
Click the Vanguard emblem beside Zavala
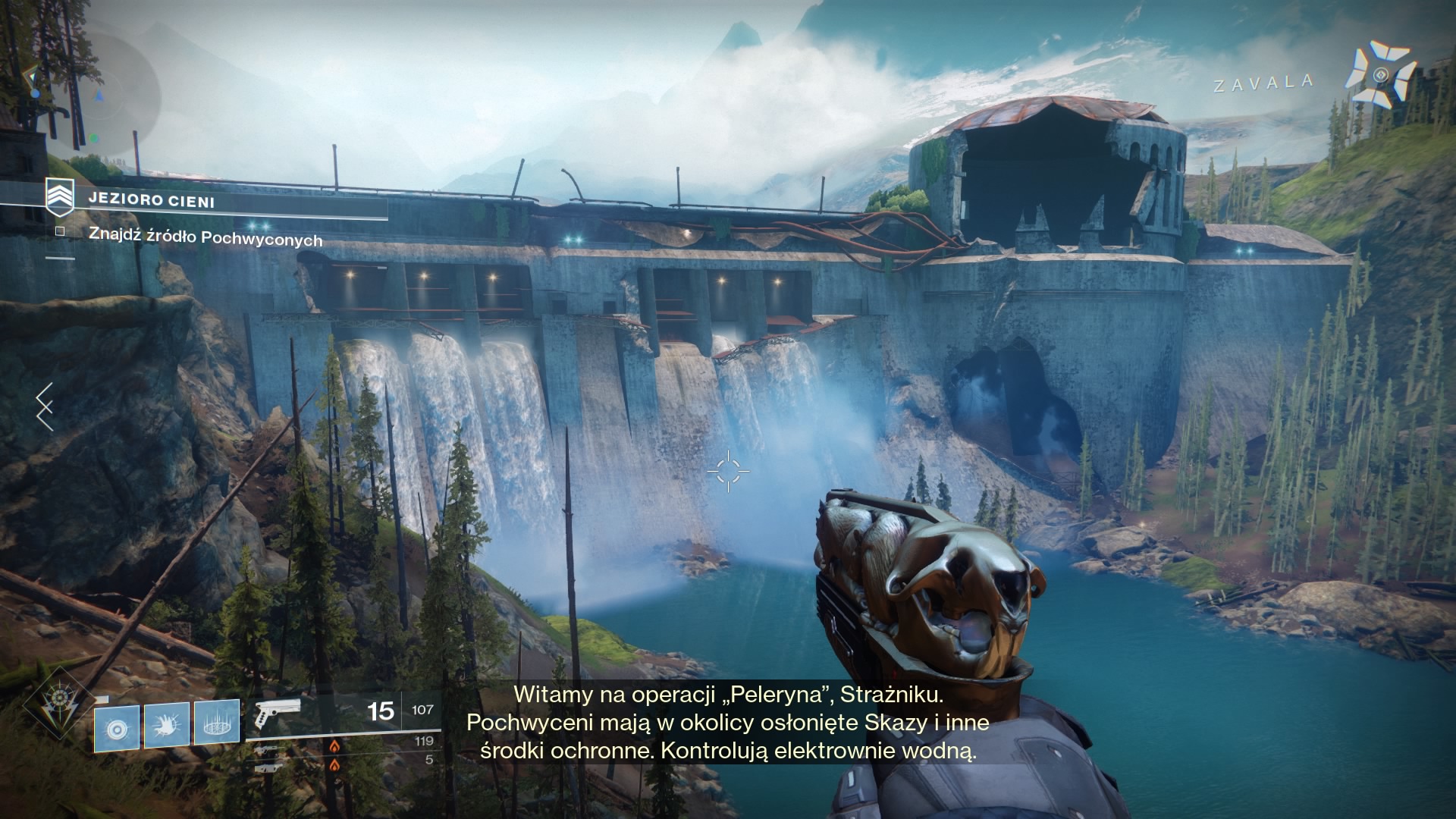pyautogui.click(x=1380, y=75)
